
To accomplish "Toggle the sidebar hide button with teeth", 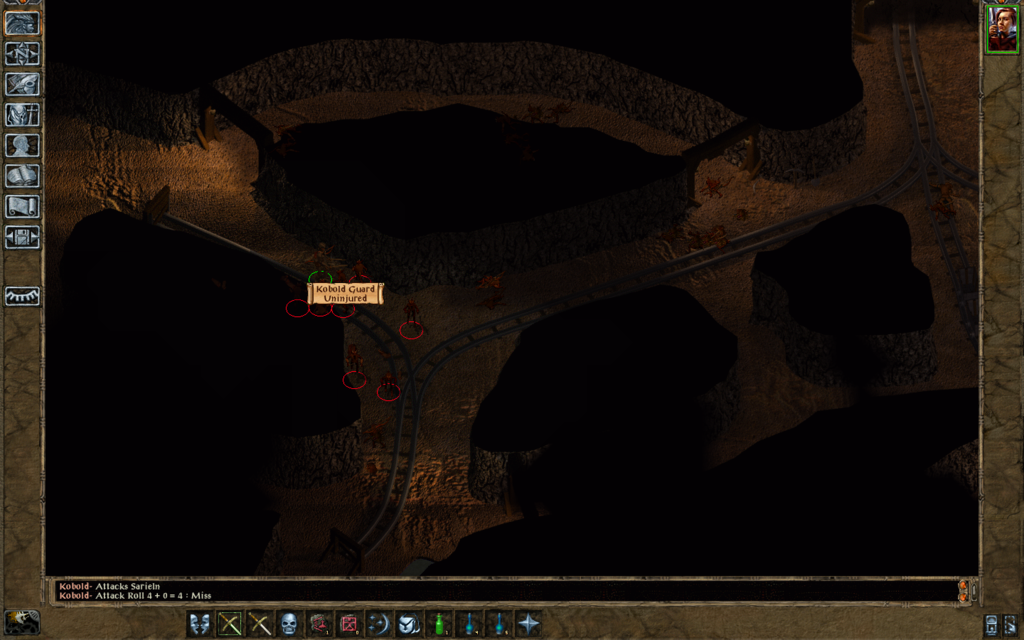I will pyautogui.click(x=22, y=296).
